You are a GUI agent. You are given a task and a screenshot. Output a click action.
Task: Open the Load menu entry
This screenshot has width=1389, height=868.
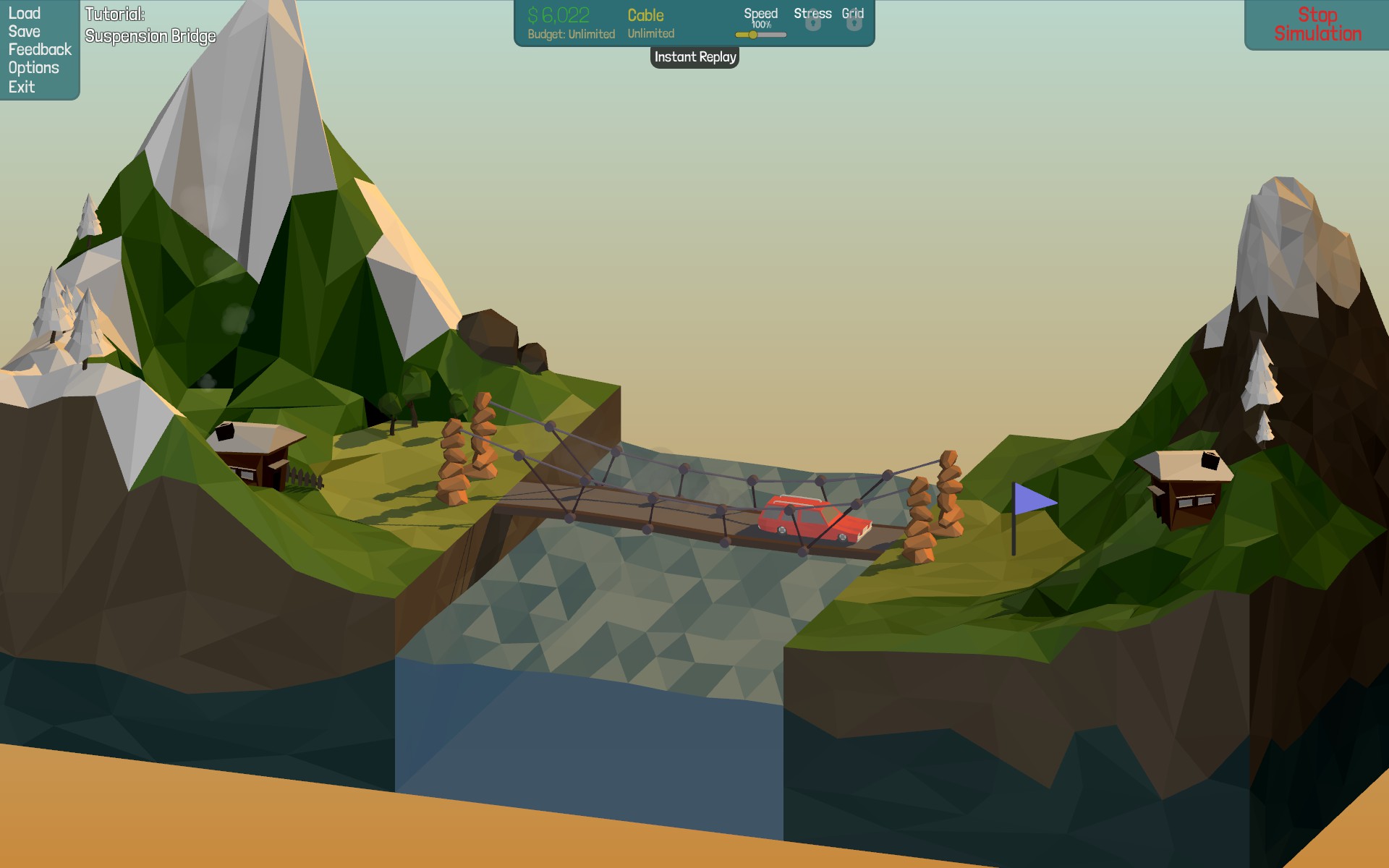click(x=25, y=14)
